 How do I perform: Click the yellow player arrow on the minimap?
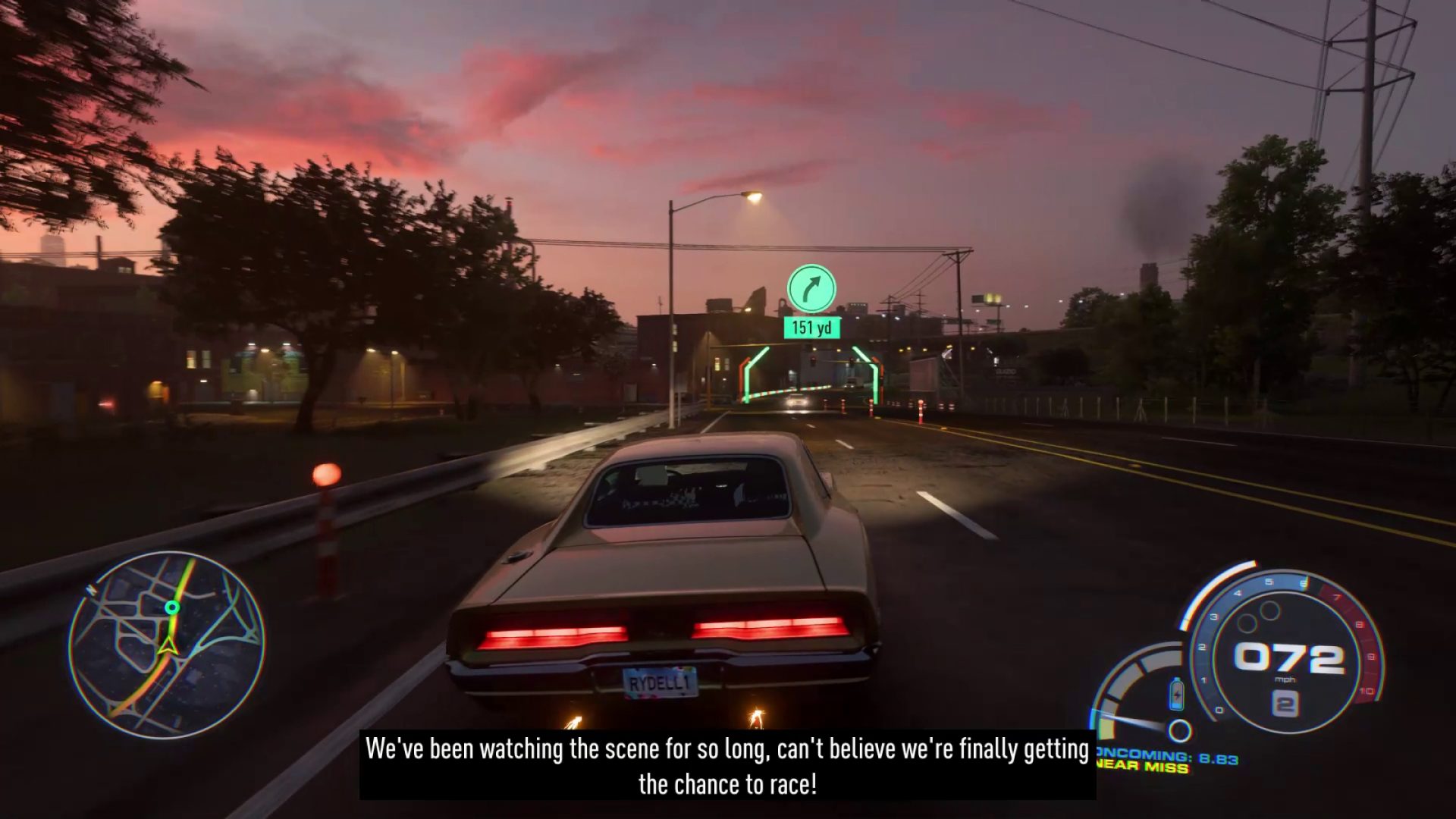168,645
